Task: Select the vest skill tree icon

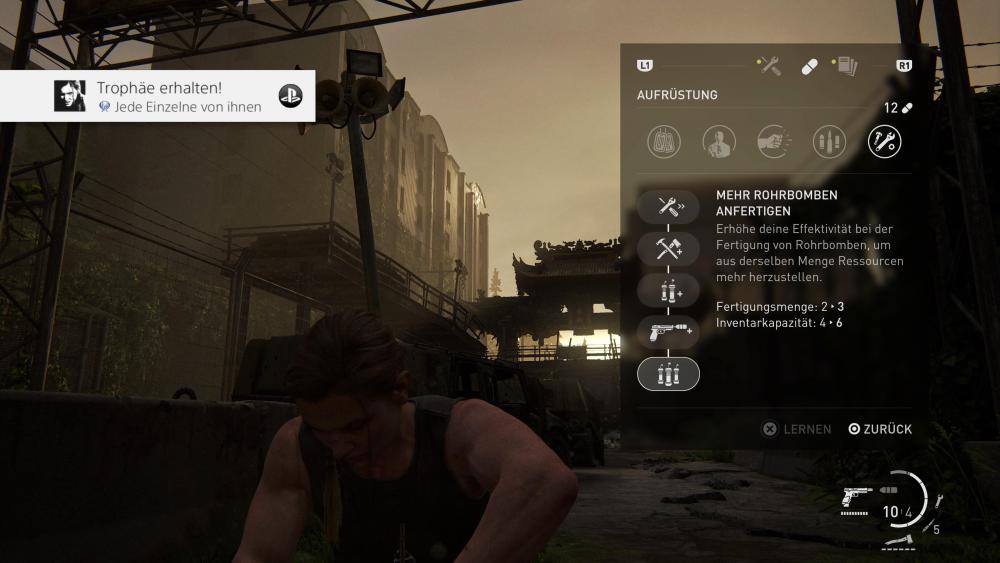Action: [664, 141]
